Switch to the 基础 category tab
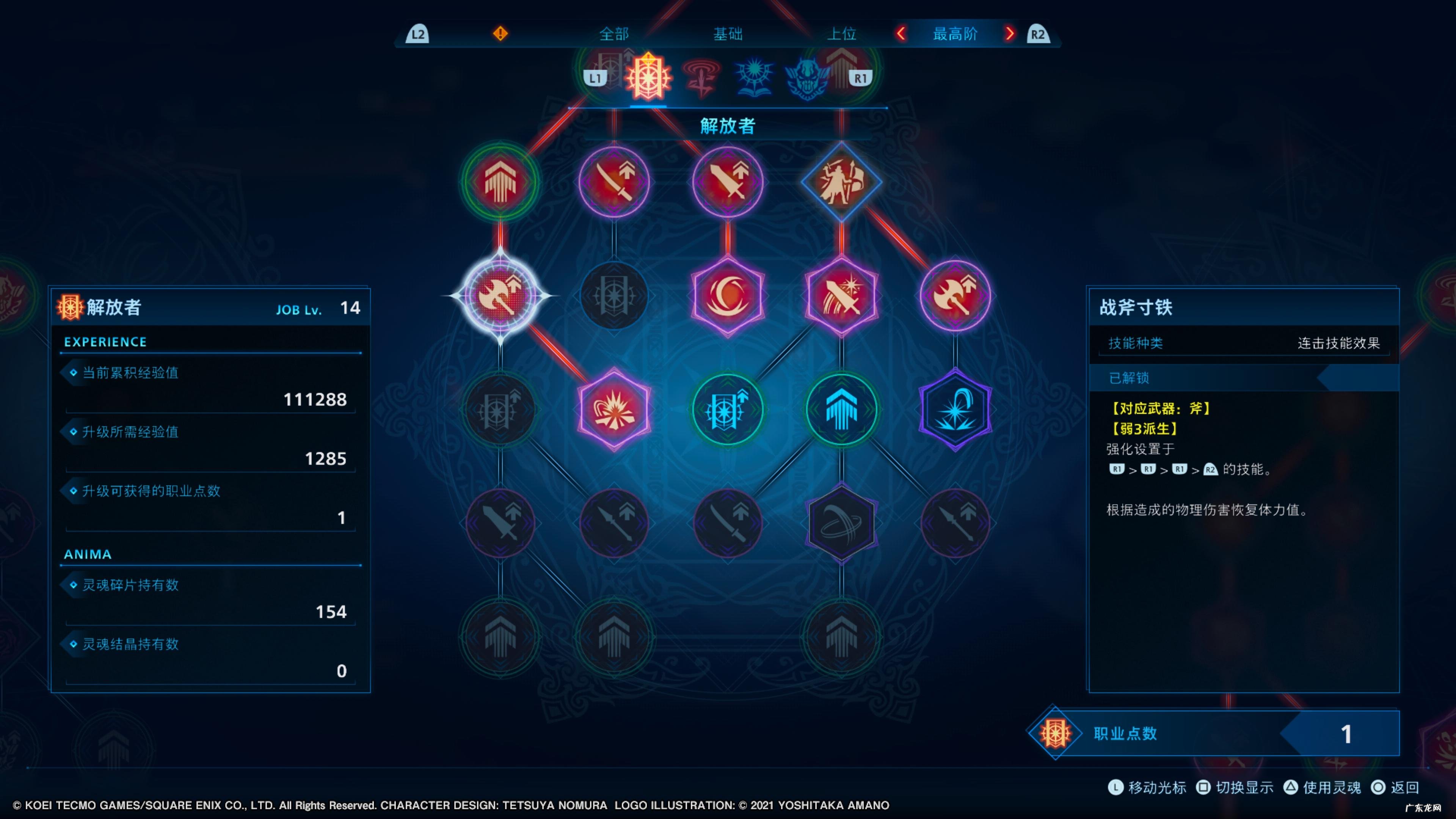Screen dimensions: 1456x819 [x=728, y=34]
